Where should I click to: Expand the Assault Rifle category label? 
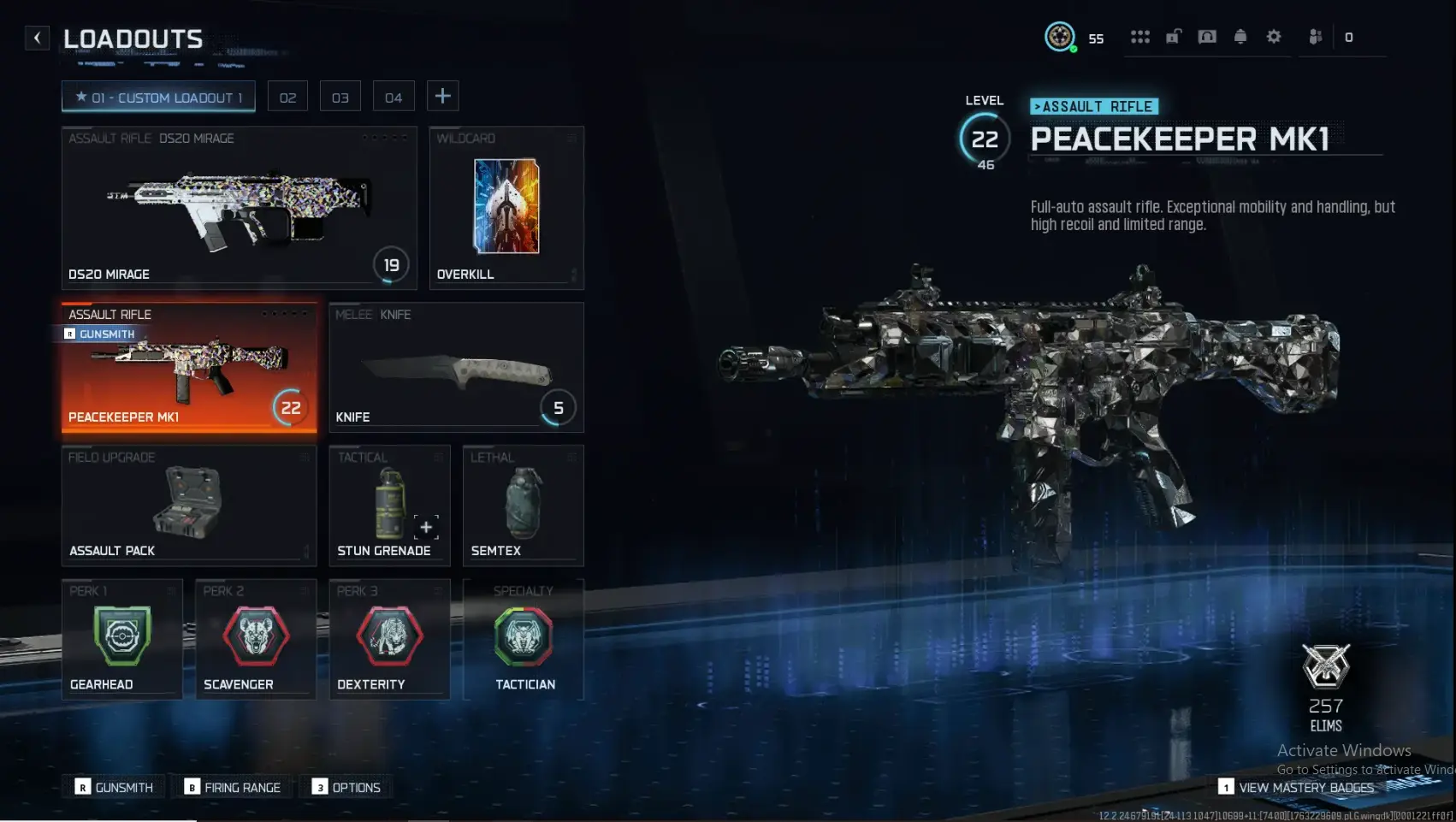1094,106
